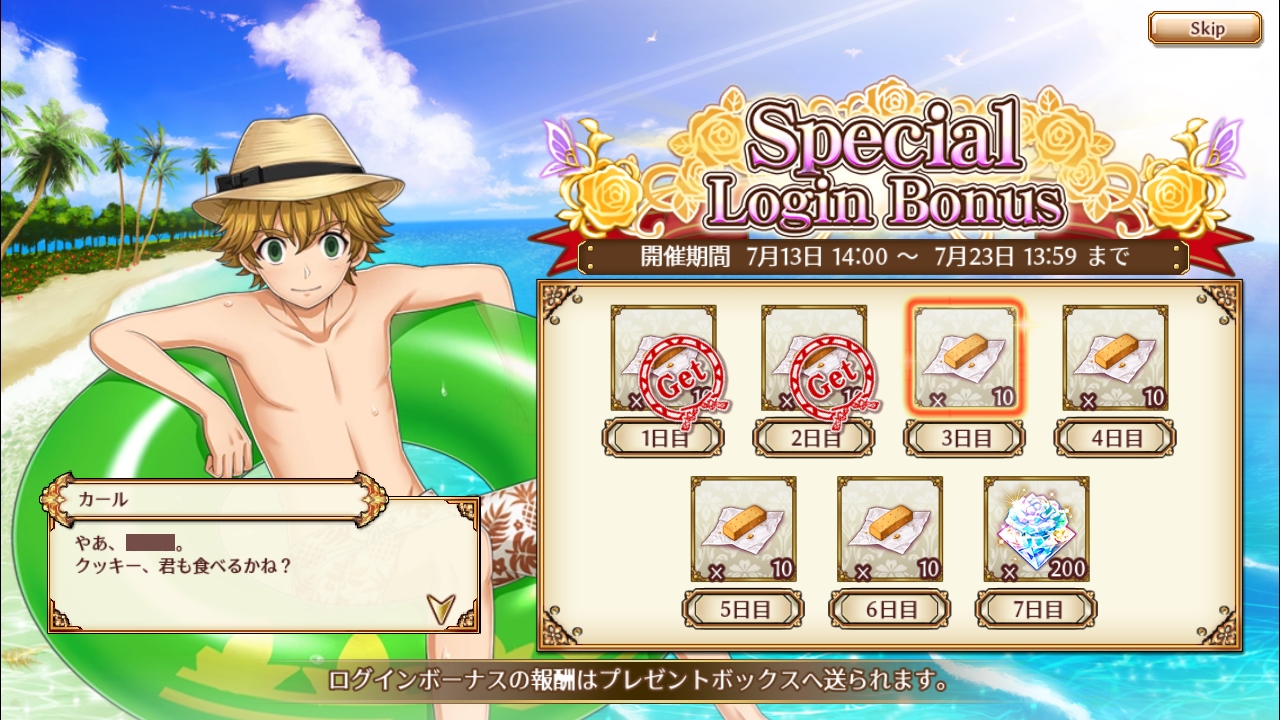
Task: Select the day 7 crystal reward x200
Action: coord(1036,529)
